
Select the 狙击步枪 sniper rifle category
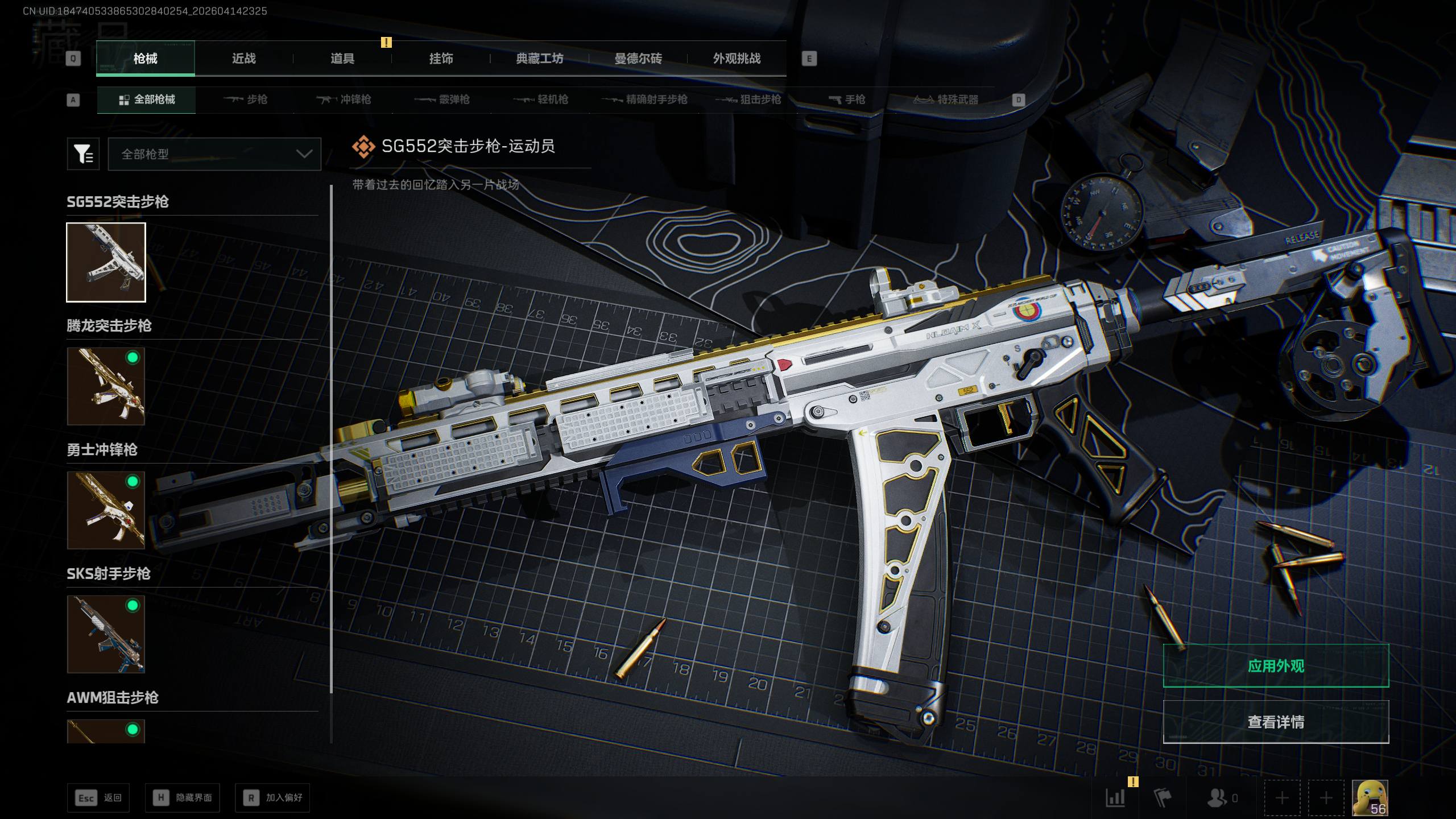(x=748, y=100)
